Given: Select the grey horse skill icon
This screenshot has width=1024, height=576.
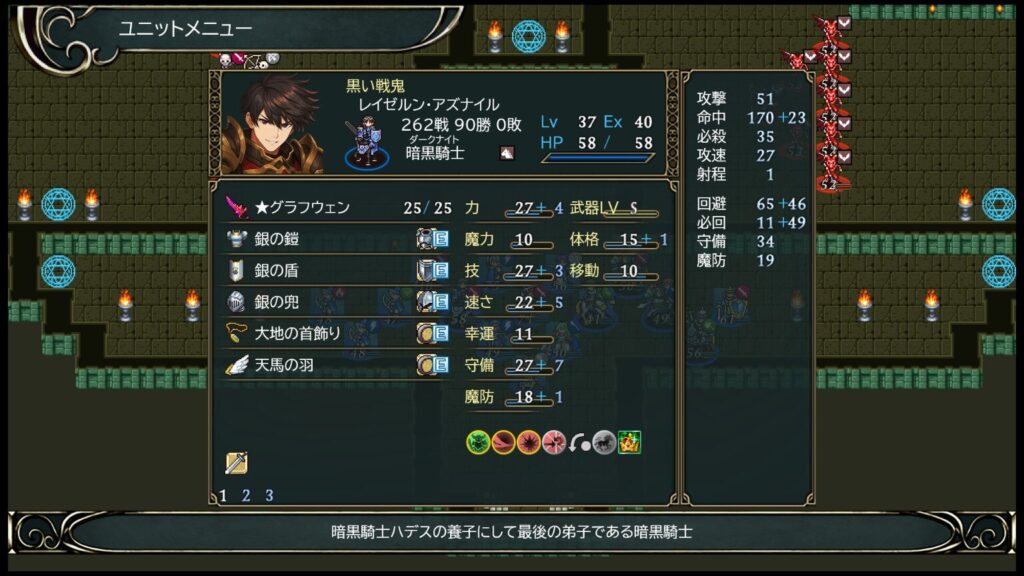Looking at the screenshot, I should tap(604, 442).
